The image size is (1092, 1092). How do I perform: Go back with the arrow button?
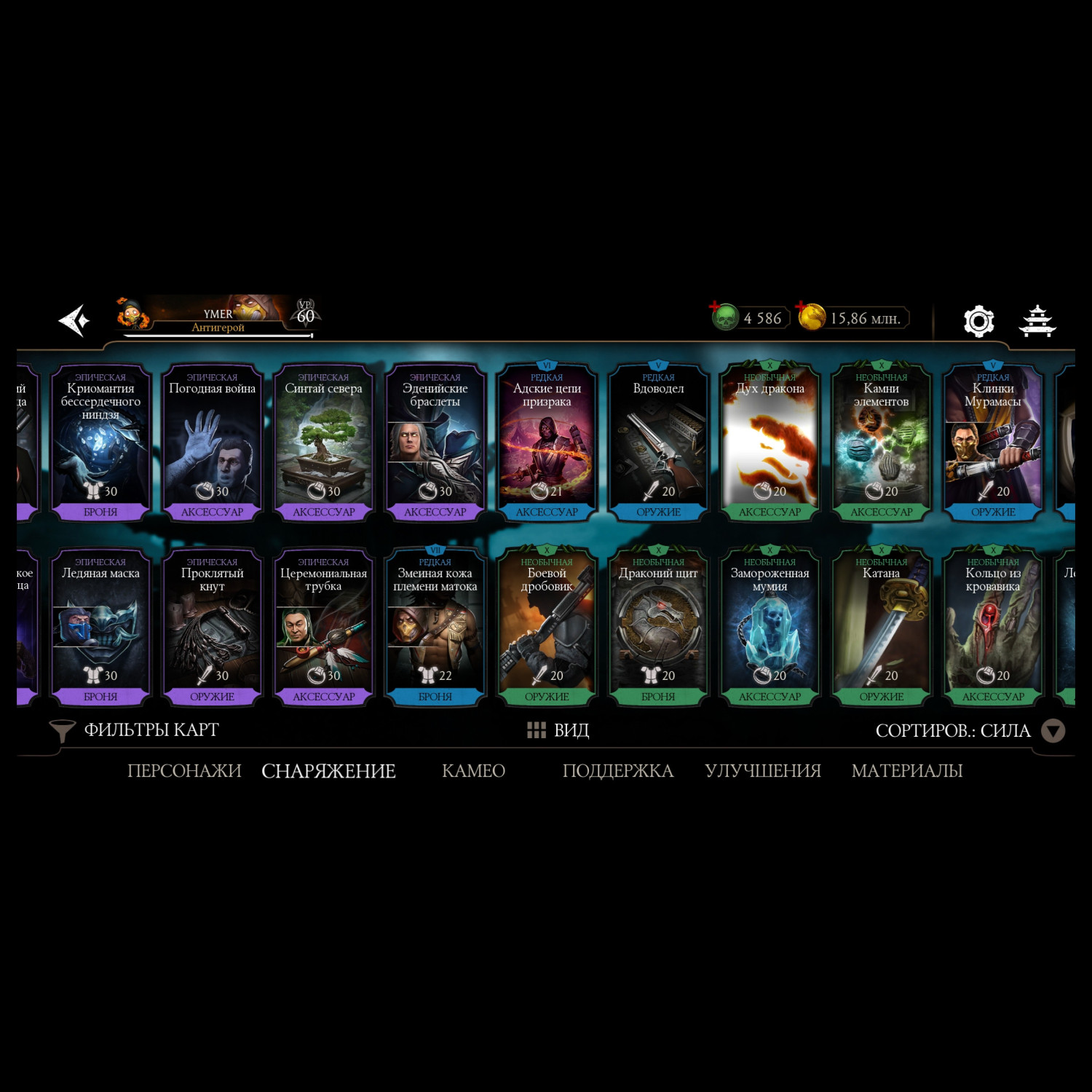tap(74, 320)
